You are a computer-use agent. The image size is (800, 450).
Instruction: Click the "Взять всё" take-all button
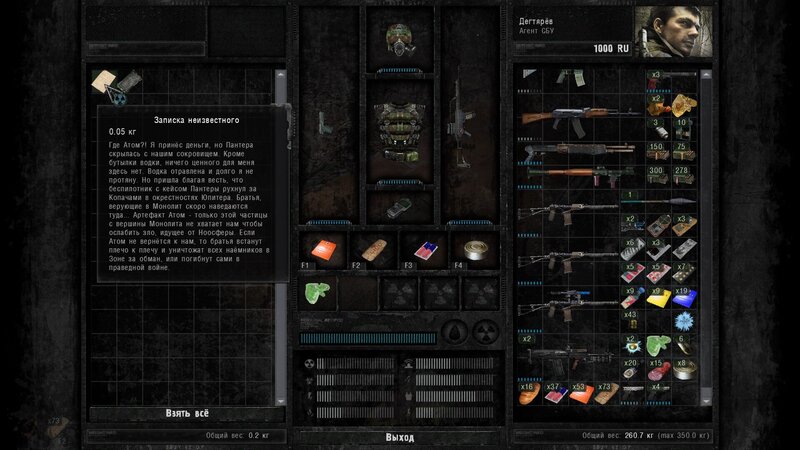(187, 413)
